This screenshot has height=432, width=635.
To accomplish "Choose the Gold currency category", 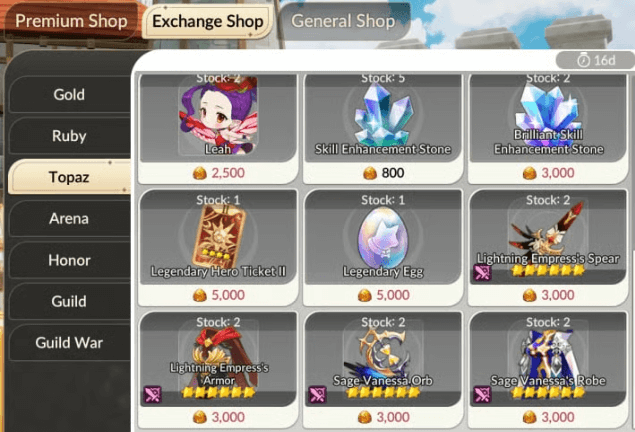I will (69, 95).
